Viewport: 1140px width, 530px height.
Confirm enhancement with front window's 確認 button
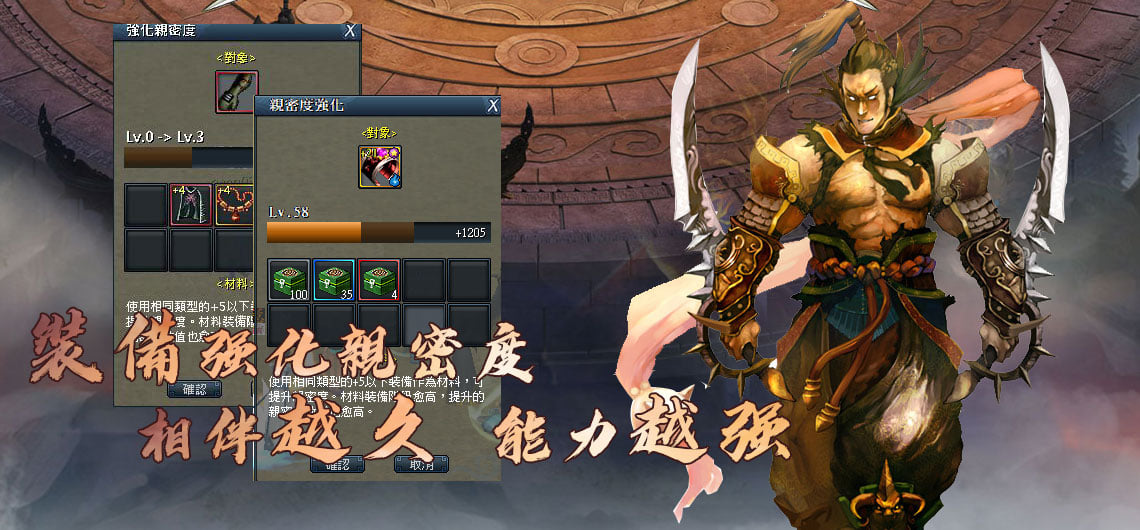tap(336, 464)
